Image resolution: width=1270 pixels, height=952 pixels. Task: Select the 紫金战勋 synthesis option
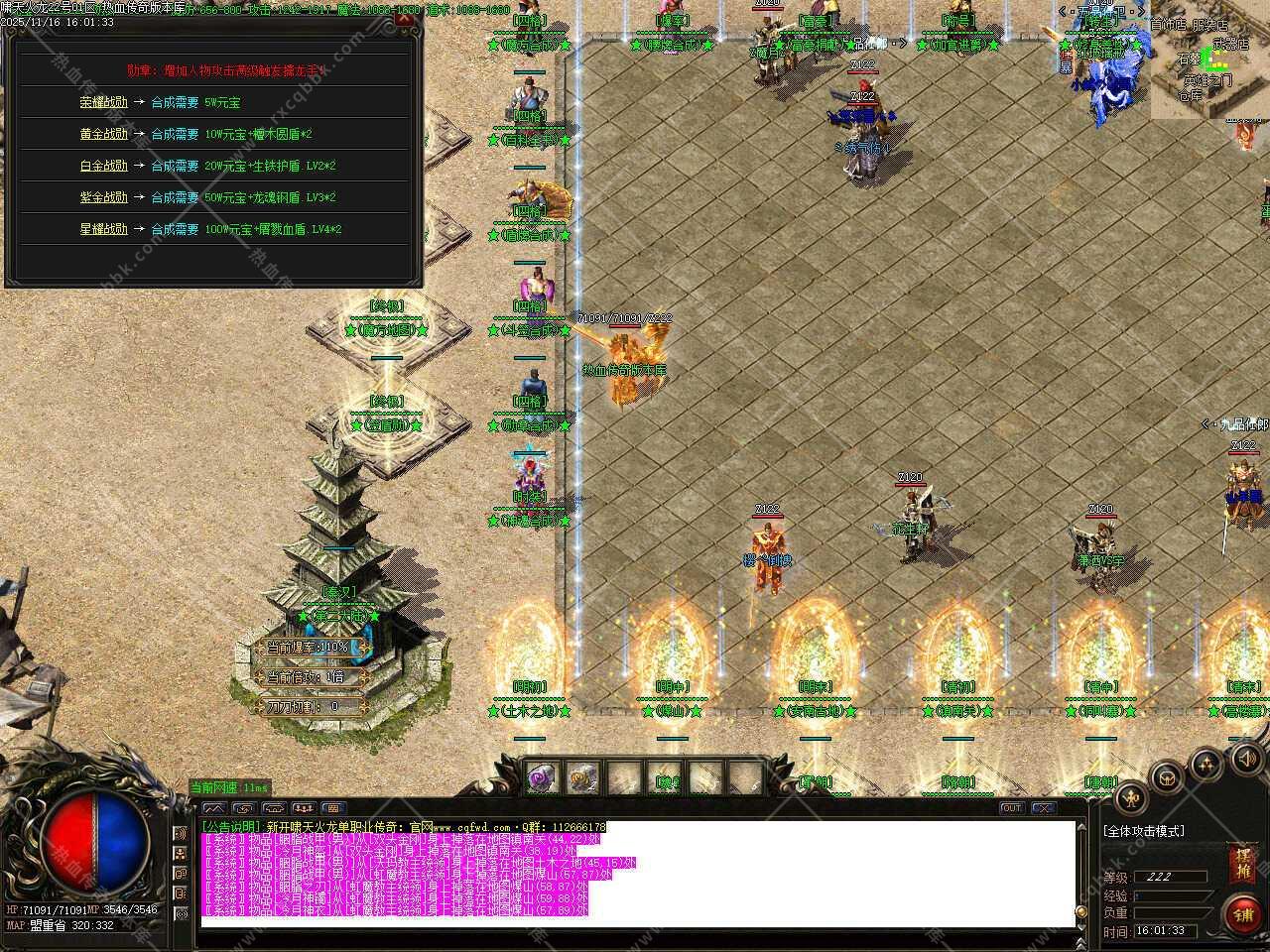104,197
